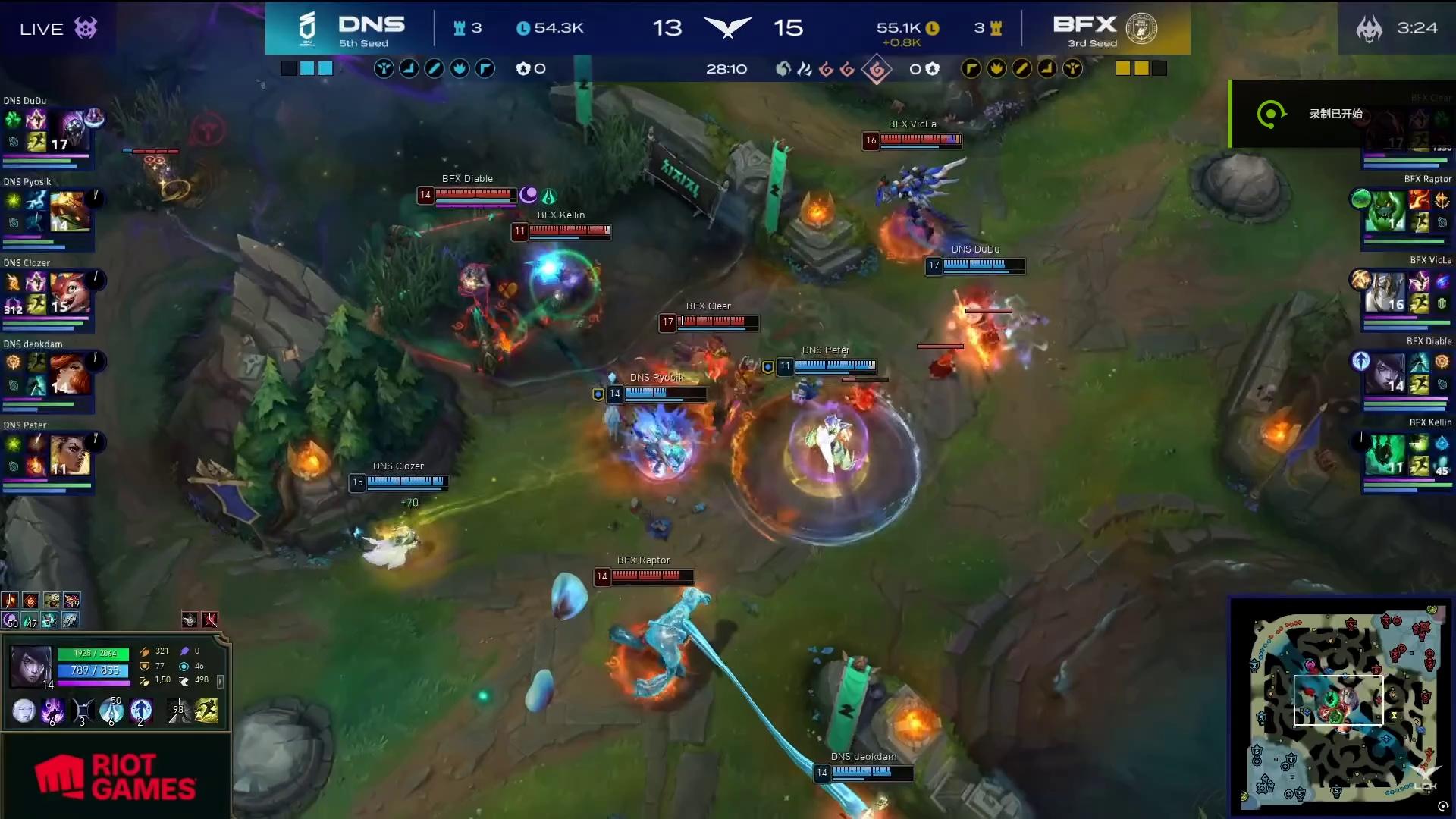The image size is (1456, 819).
Task: Click the selected champion's portrait in stats panel
Action: click(x=30, y=665)
